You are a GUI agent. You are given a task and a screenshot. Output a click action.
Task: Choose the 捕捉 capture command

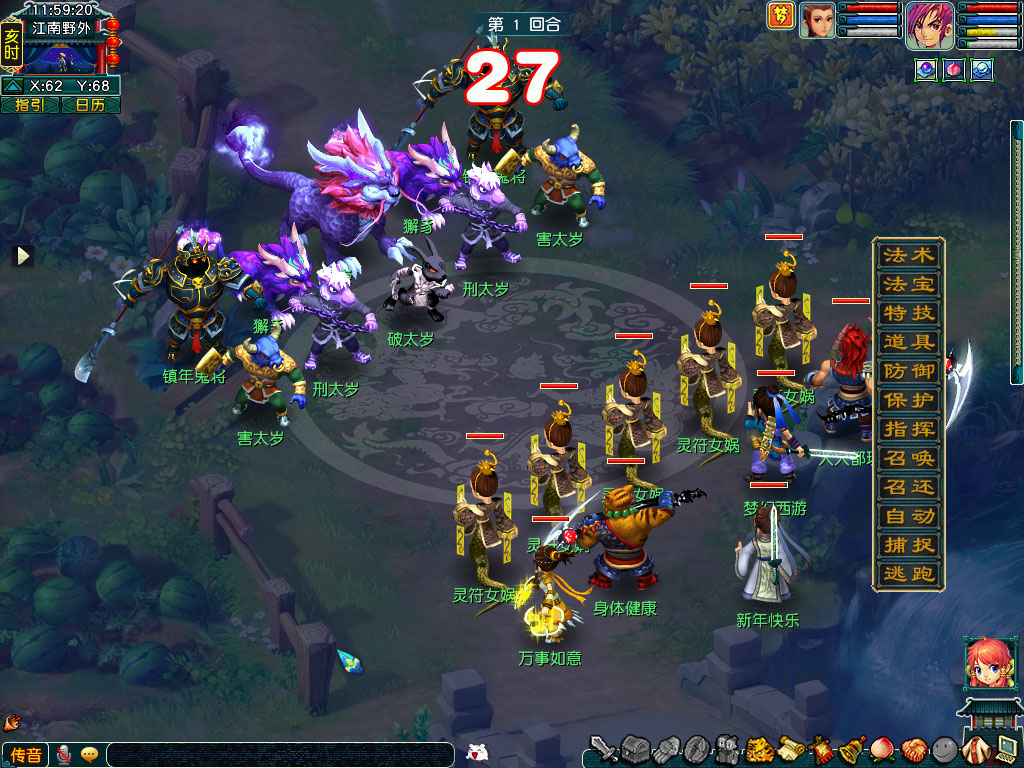pyautogui.click(x=908, y=545)
